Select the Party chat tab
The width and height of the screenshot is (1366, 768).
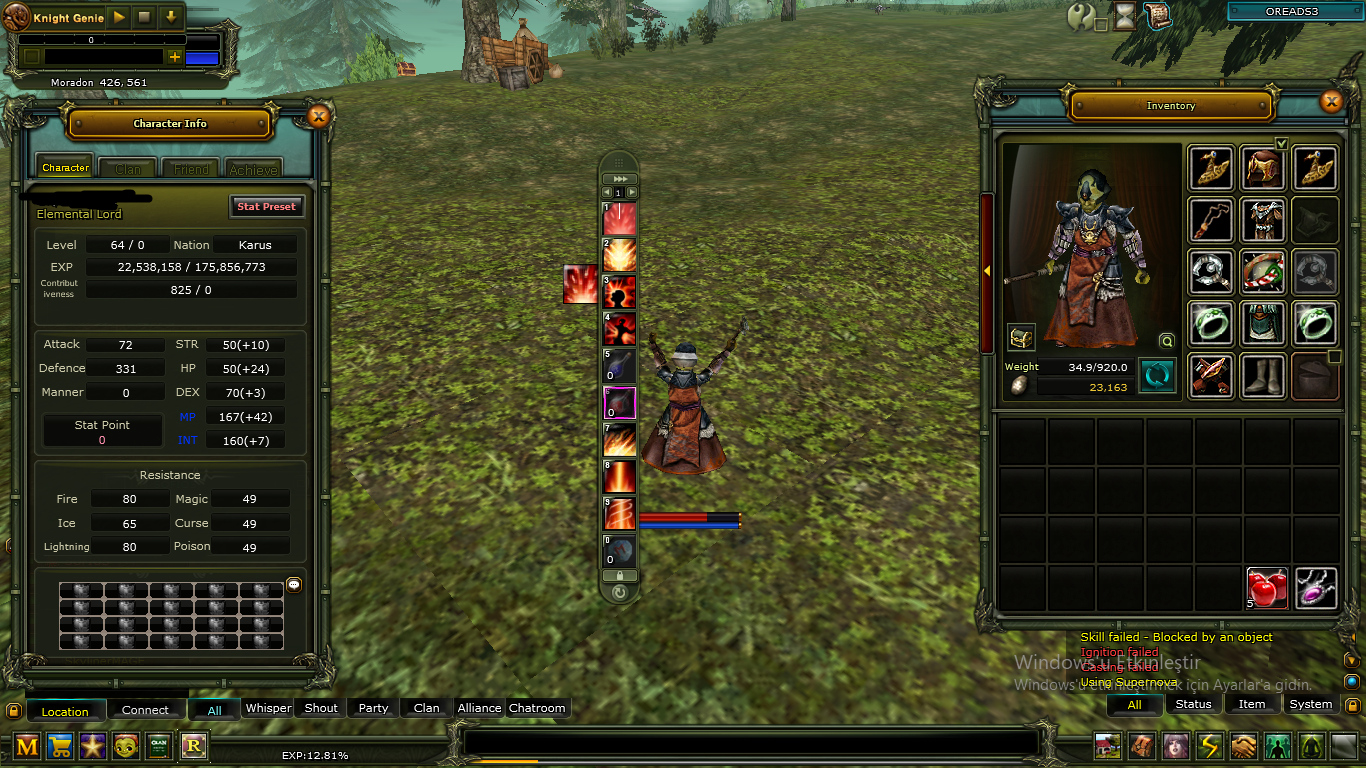(372, 707)
